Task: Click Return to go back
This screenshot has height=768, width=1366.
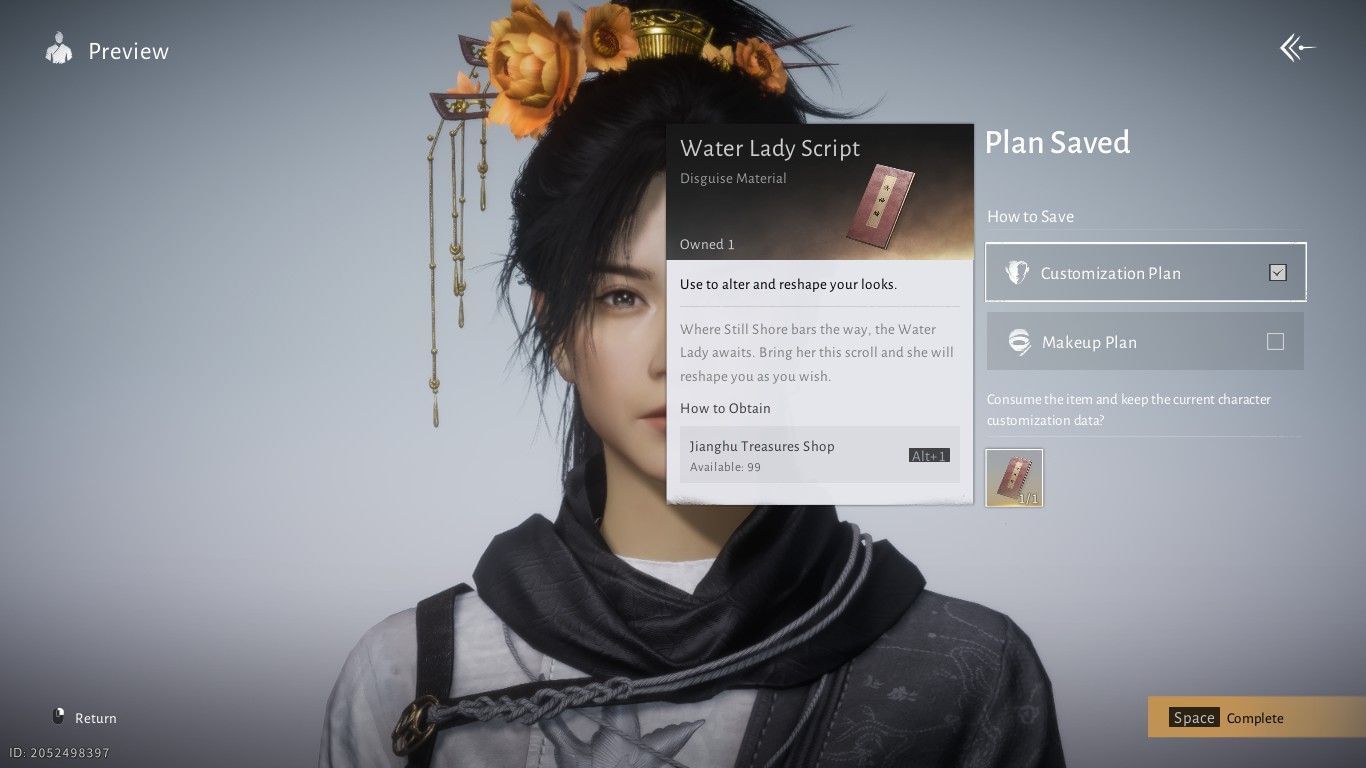Action: tap(96, 717)
